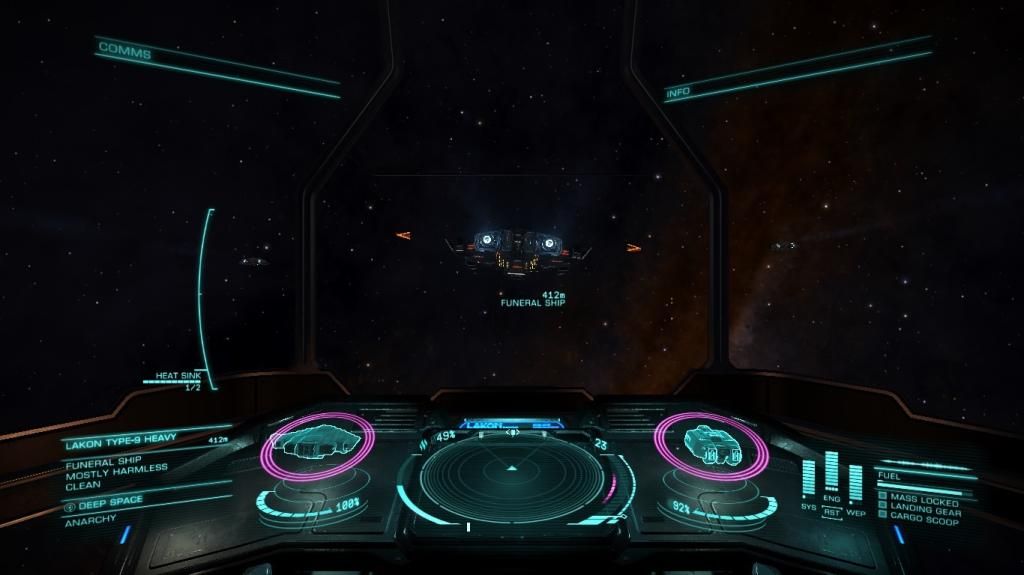Open the COMMS panel
The width and height of the screenshot is (1024, 575).
tap(125, 50)
